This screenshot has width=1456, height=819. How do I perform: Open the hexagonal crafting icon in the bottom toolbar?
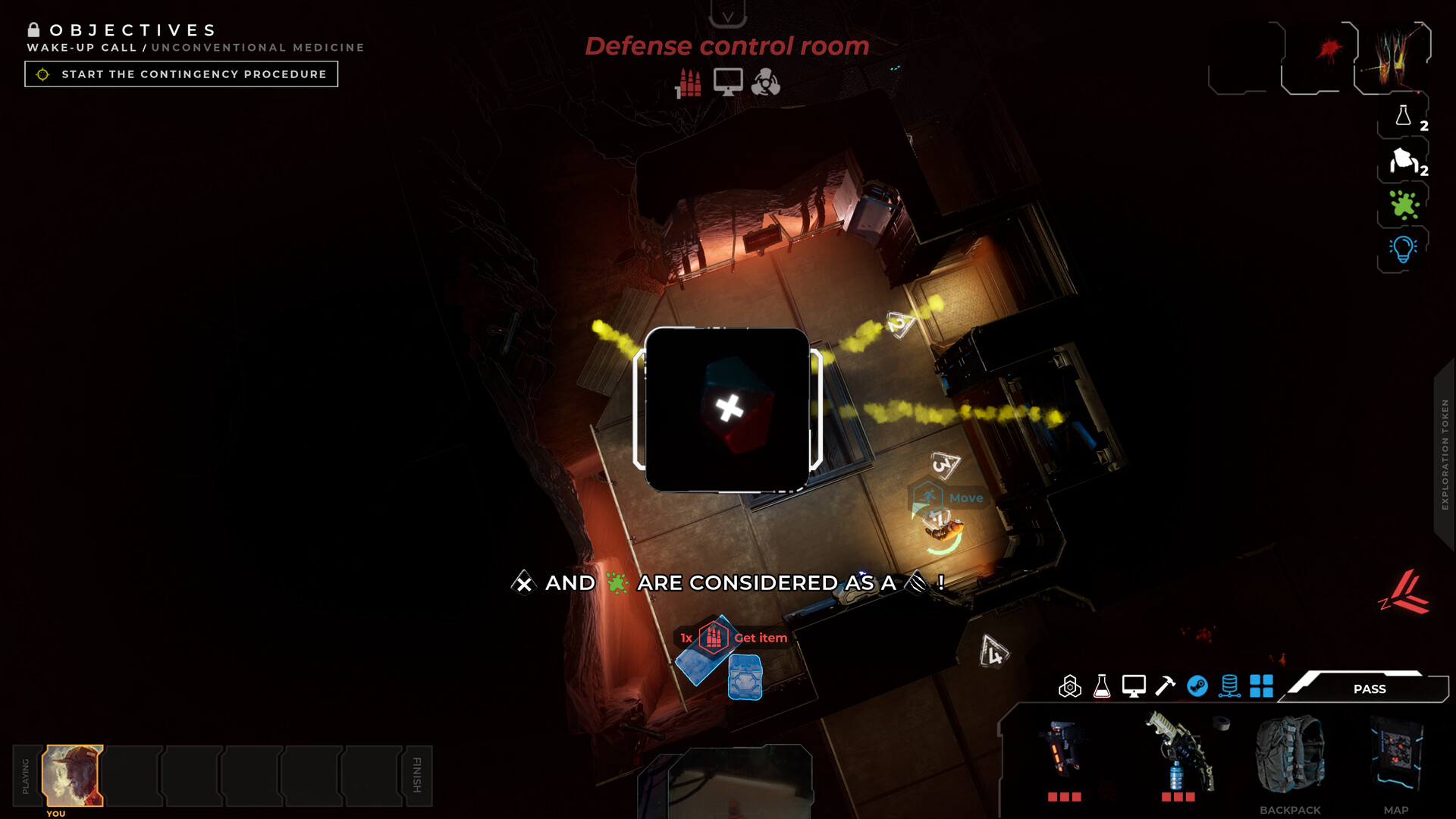(1071, 688)
